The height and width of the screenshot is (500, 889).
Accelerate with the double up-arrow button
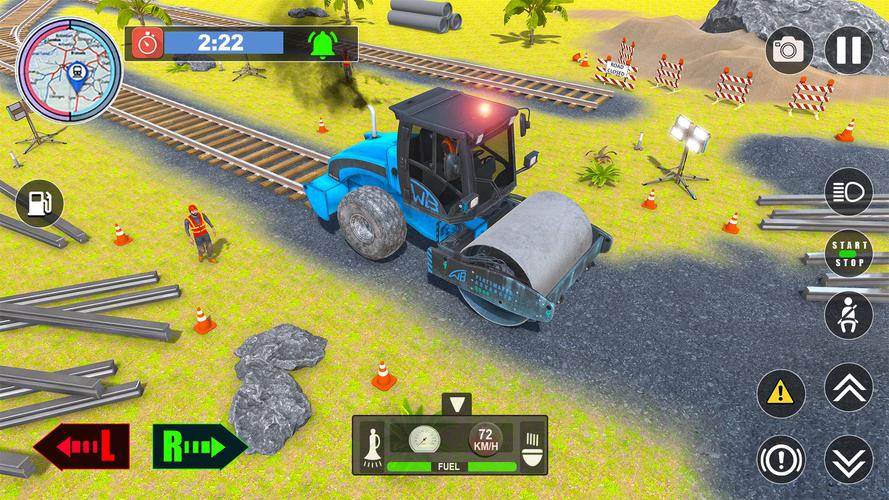848,387
